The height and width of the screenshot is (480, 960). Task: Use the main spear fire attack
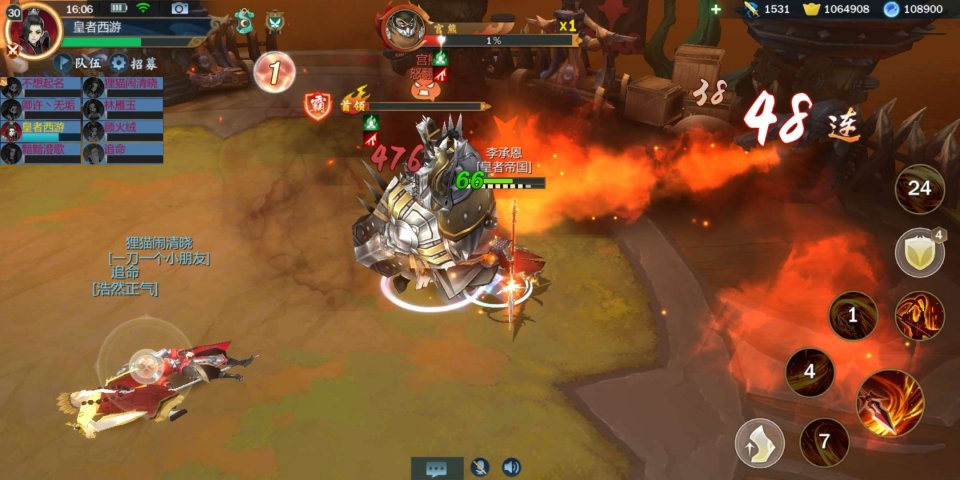[x=889, y=402]
